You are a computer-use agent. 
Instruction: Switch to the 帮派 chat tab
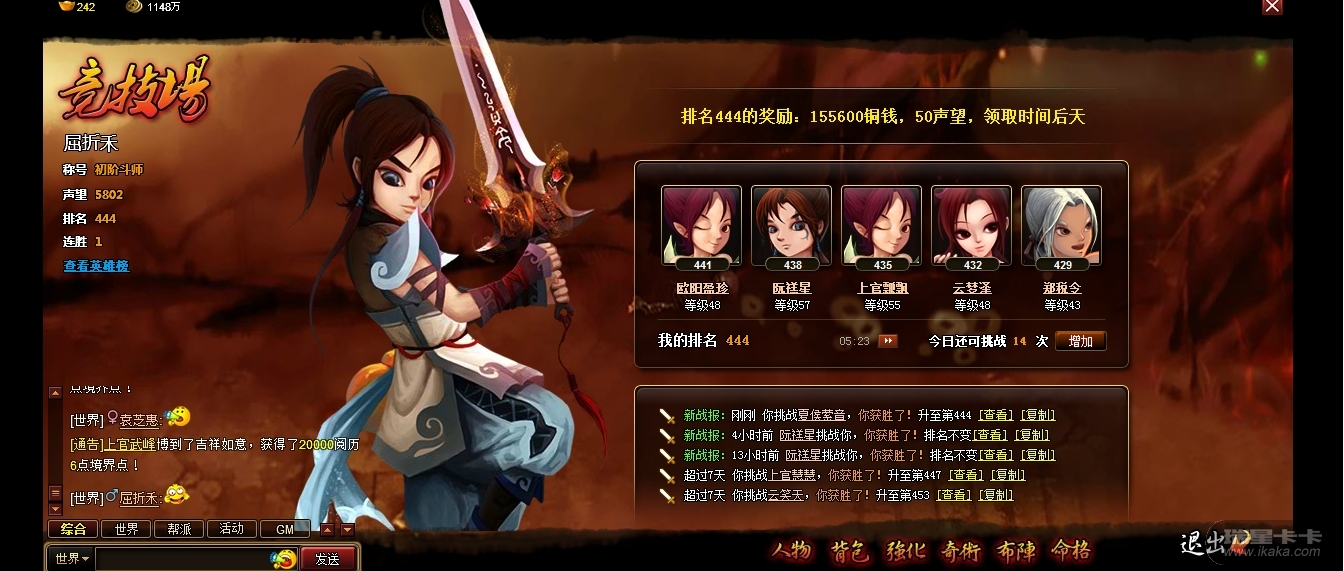179,529
